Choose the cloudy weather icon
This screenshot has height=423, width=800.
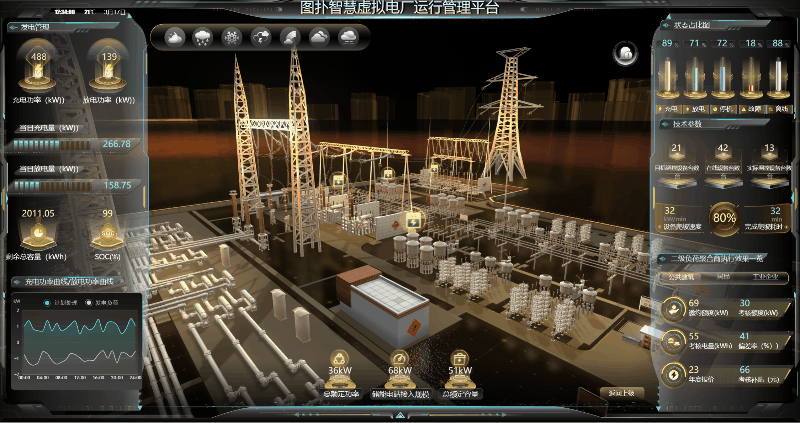click(319, 38)
